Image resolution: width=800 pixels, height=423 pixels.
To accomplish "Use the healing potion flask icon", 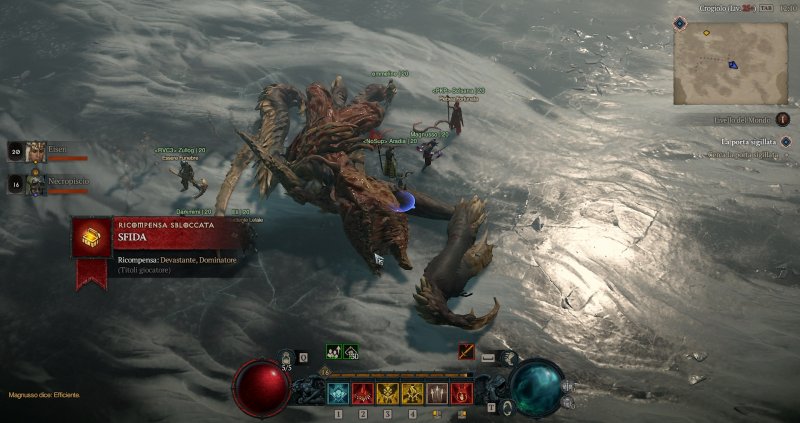I will (x=287, y=357).
